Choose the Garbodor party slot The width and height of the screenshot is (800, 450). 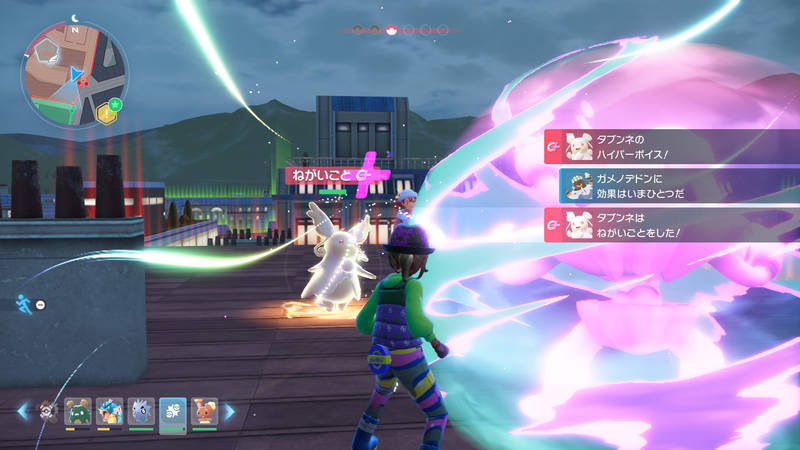77,411
